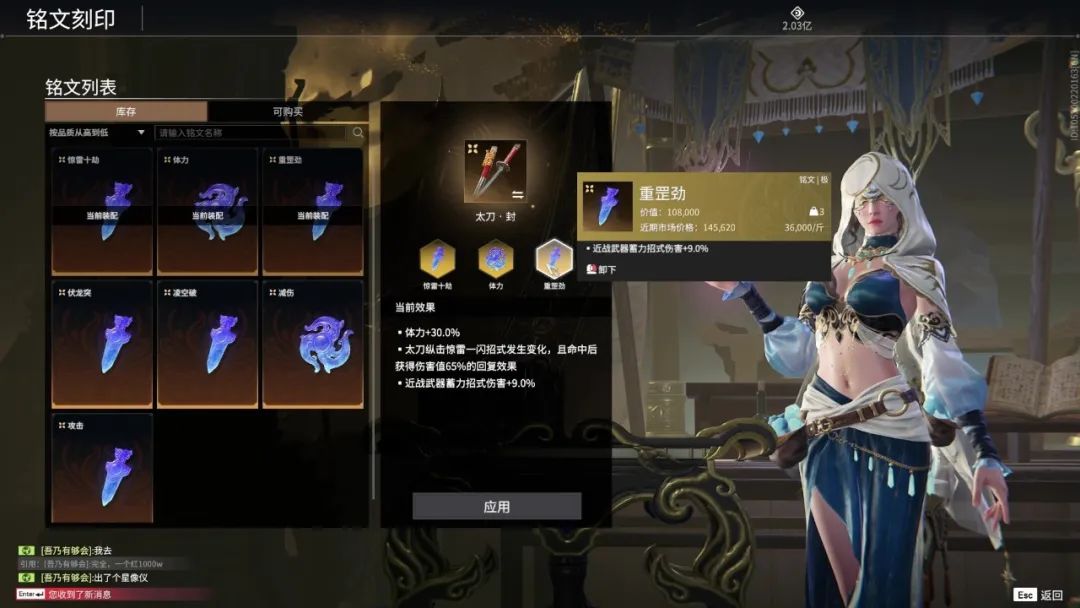Screen dimensions: 1080x608
Task: Unequip 重罡劲 via the 卸下 option
Action: (x=602, y=270)
